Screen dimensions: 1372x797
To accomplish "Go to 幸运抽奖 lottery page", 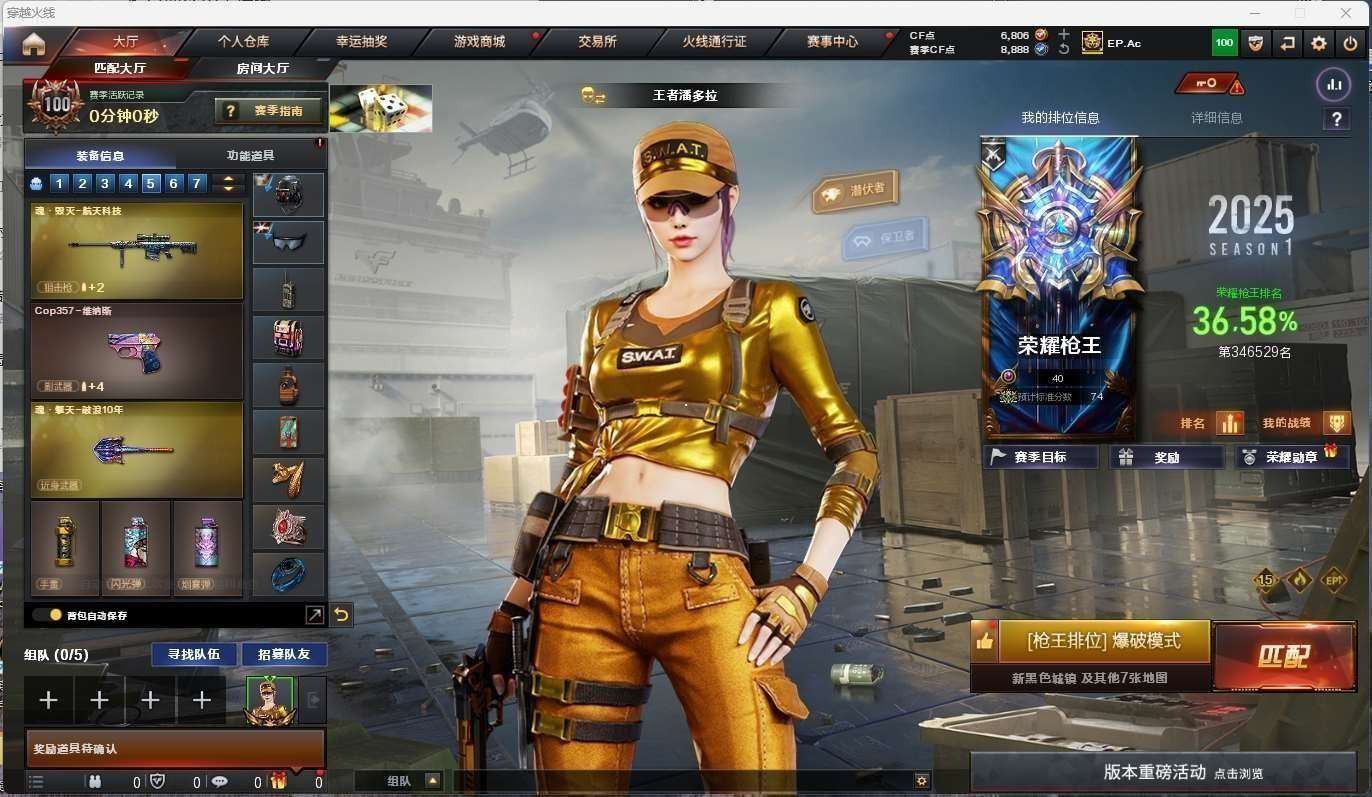I will (361, 42).
